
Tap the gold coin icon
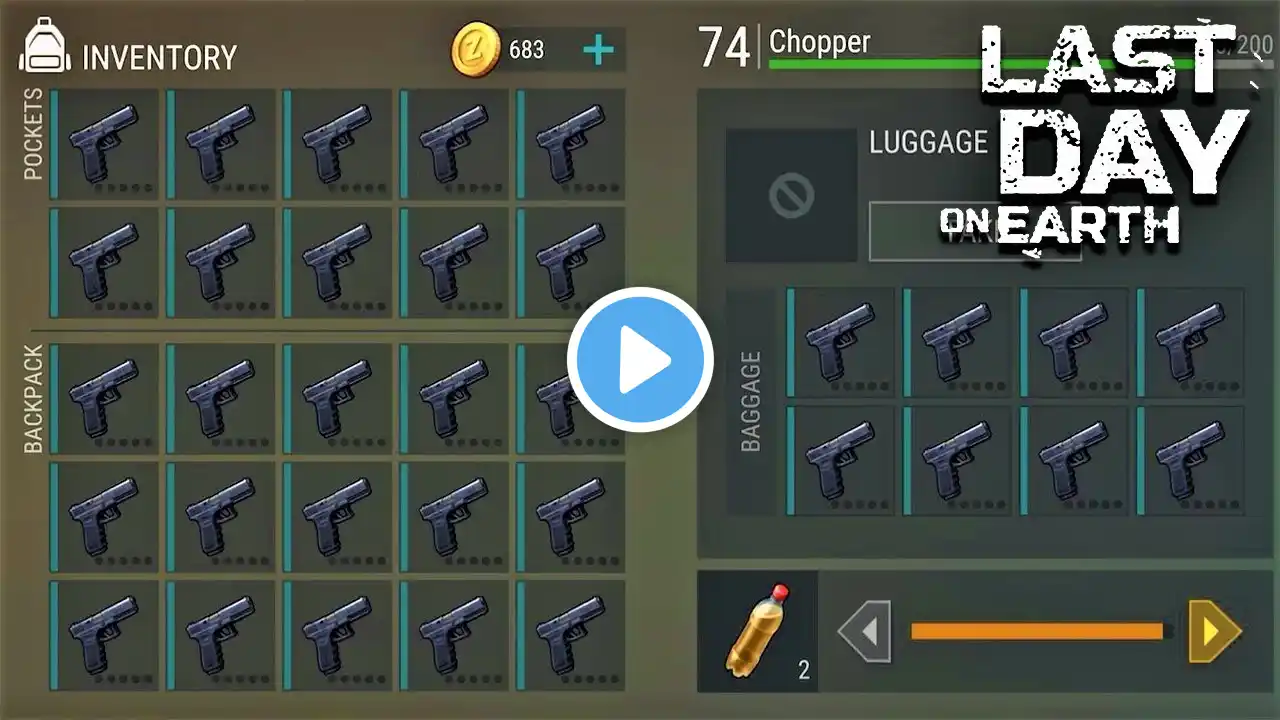pyautogui.click(x=476, y=50)
